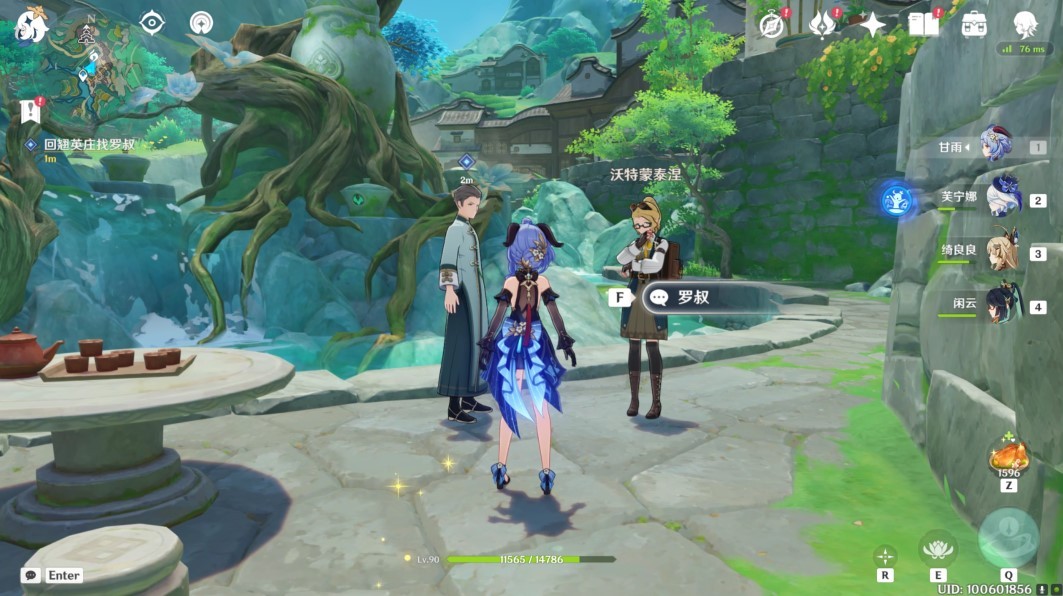The height and width of the screenshot is (596, 1063).
Task: Open the compass events icon
Action: point(771,26)
